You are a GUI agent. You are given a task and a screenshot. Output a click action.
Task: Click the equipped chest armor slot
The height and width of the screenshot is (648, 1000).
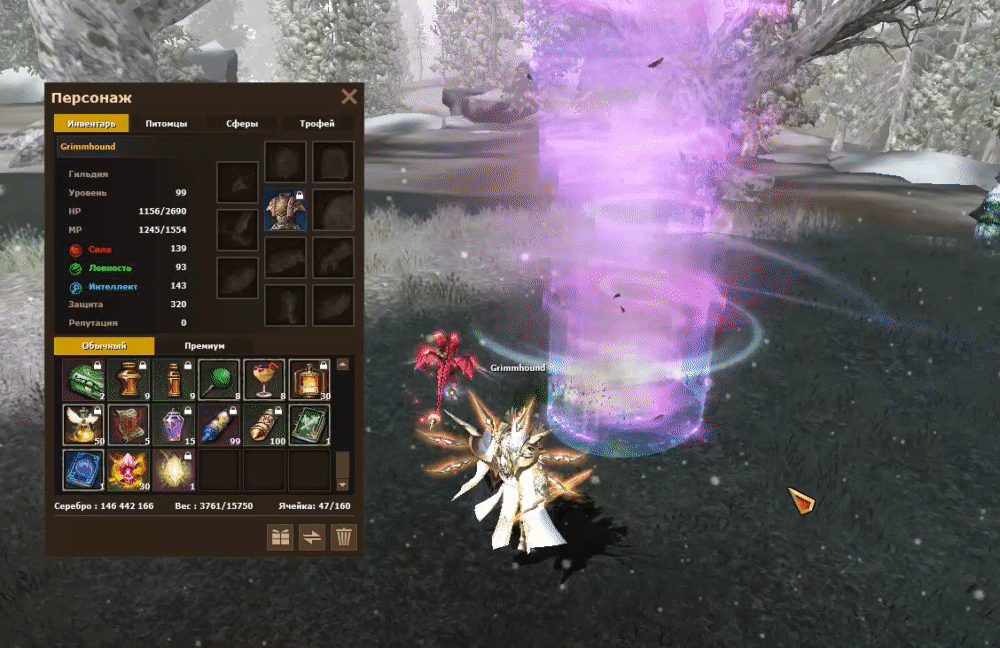pos(285,210)
